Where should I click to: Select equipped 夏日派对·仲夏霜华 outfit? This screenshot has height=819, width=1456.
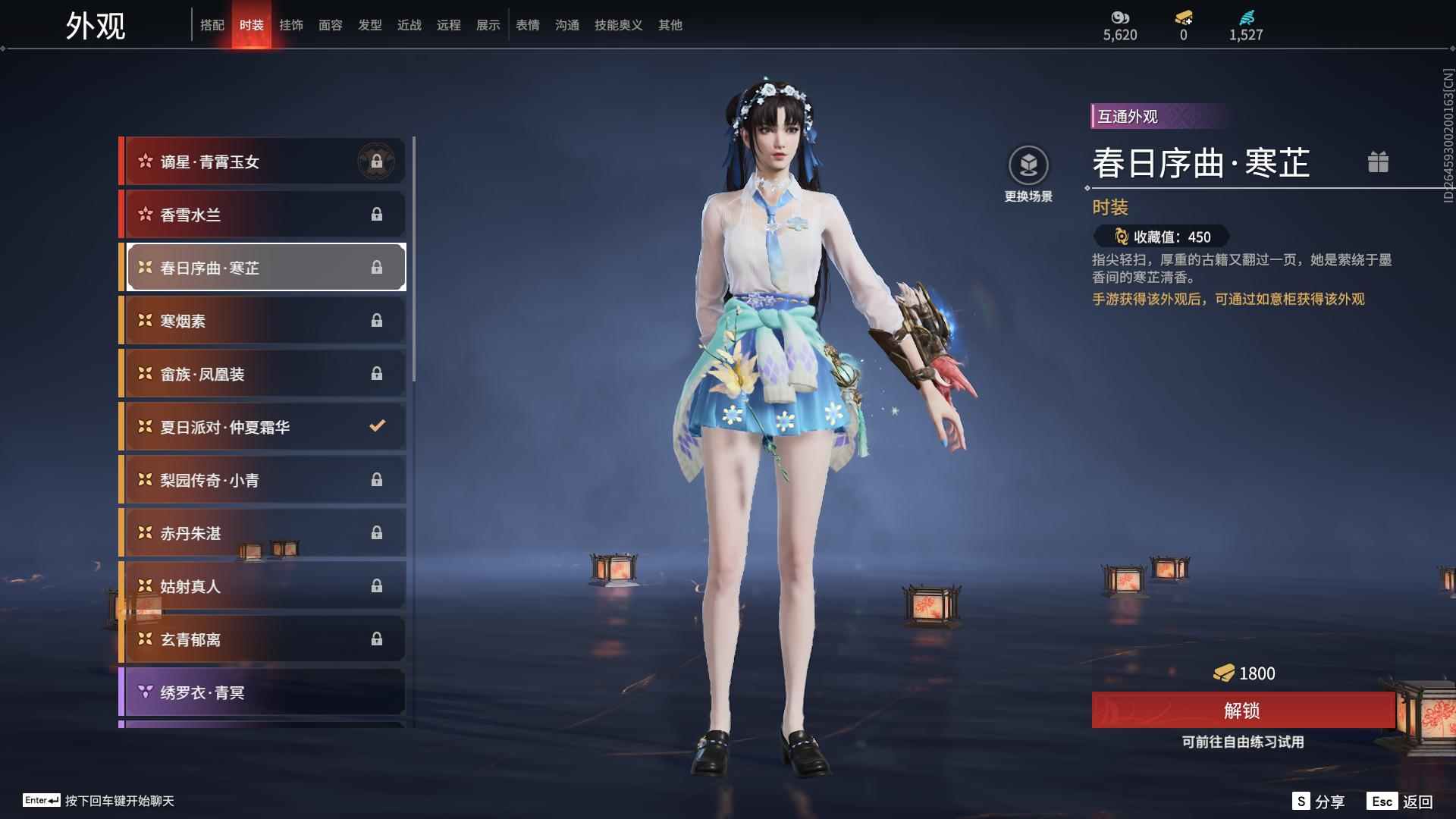pos(262,427)
